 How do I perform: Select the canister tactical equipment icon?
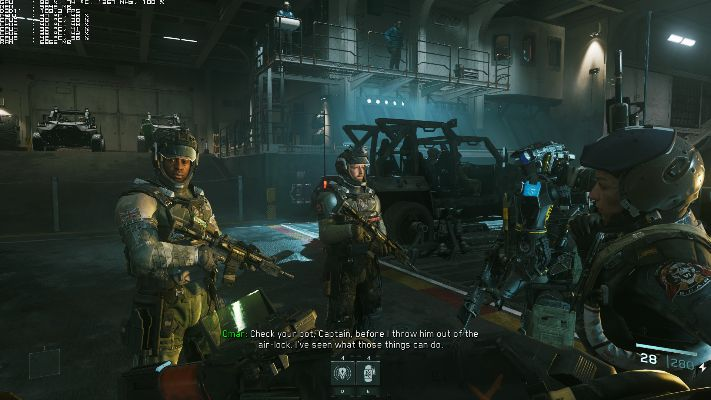367,373
